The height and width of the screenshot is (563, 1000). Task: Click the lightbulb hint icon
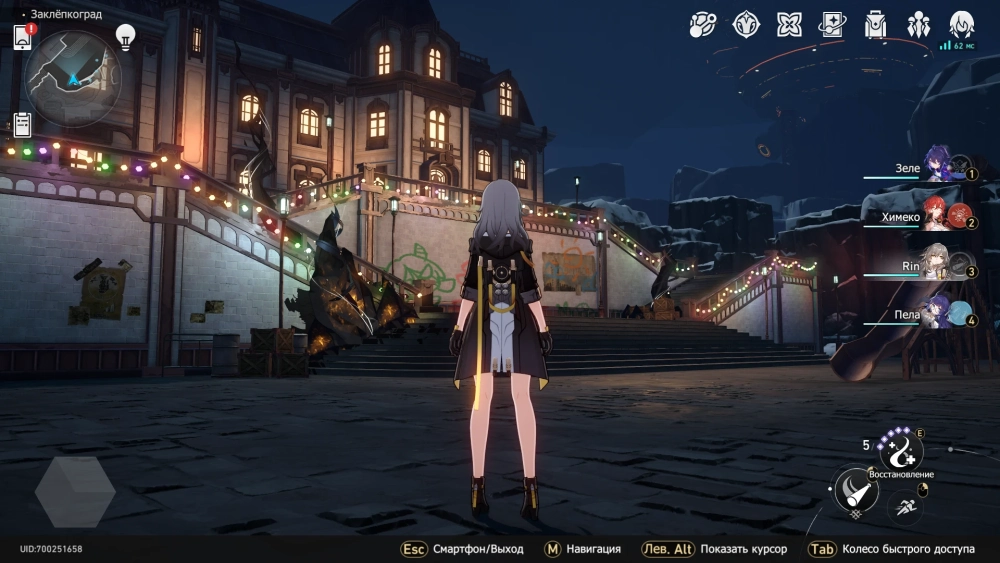coord(125,37)
